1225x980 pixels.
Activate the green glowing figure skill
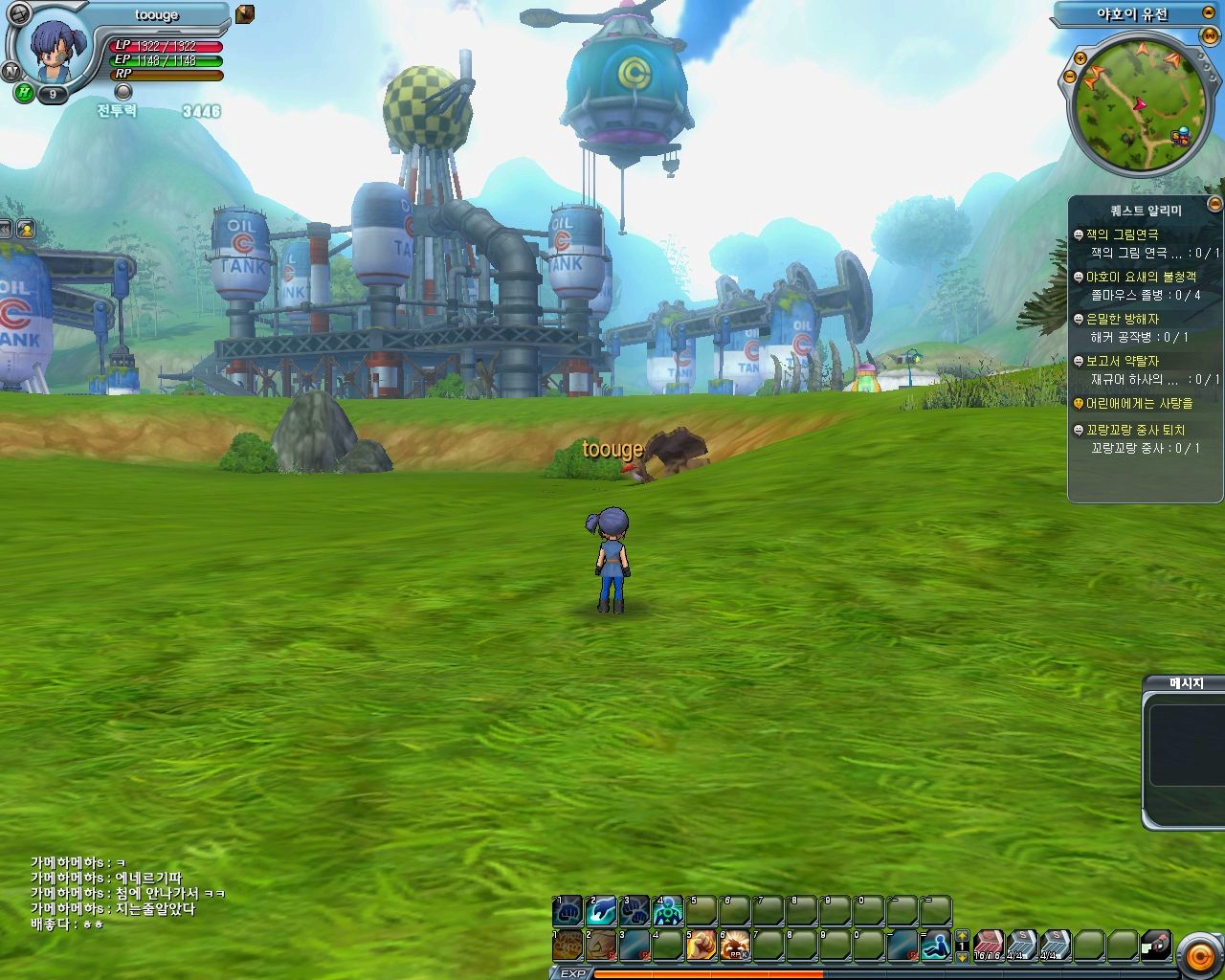667,910
